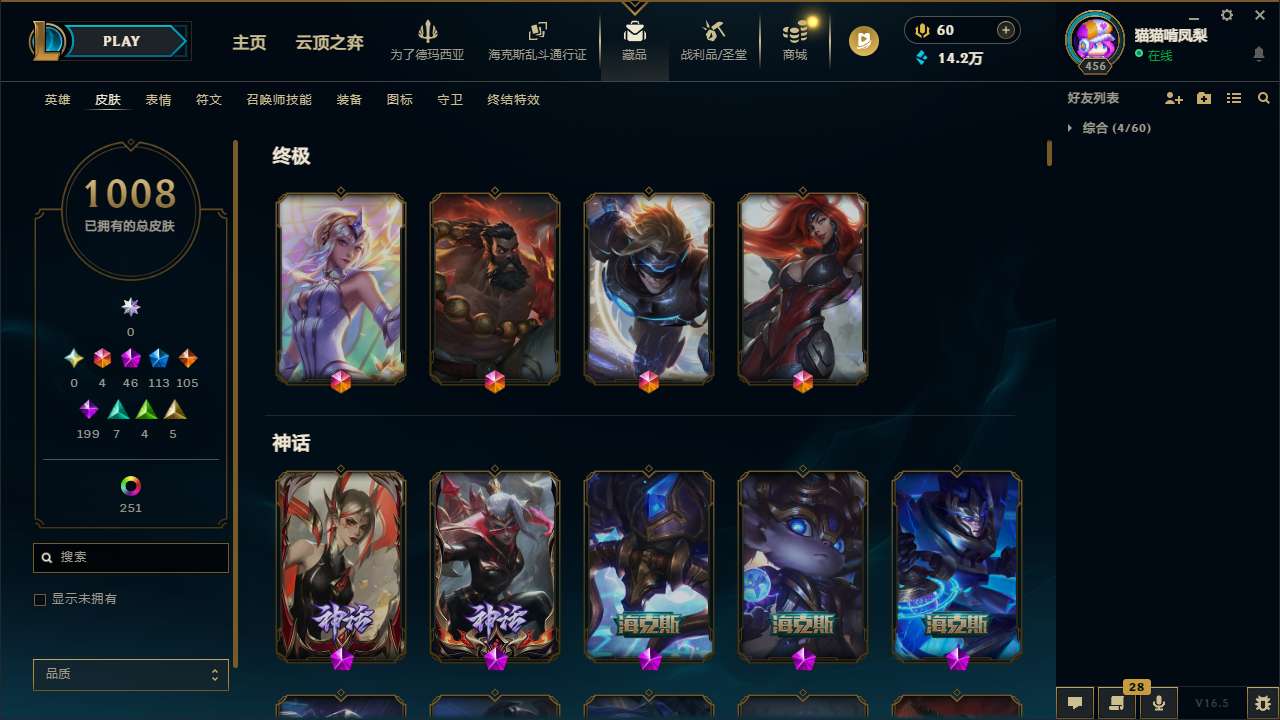Open the 表情 emotes tab
The width and height of the screenshot is (1280, 720).
pos(158,100)
